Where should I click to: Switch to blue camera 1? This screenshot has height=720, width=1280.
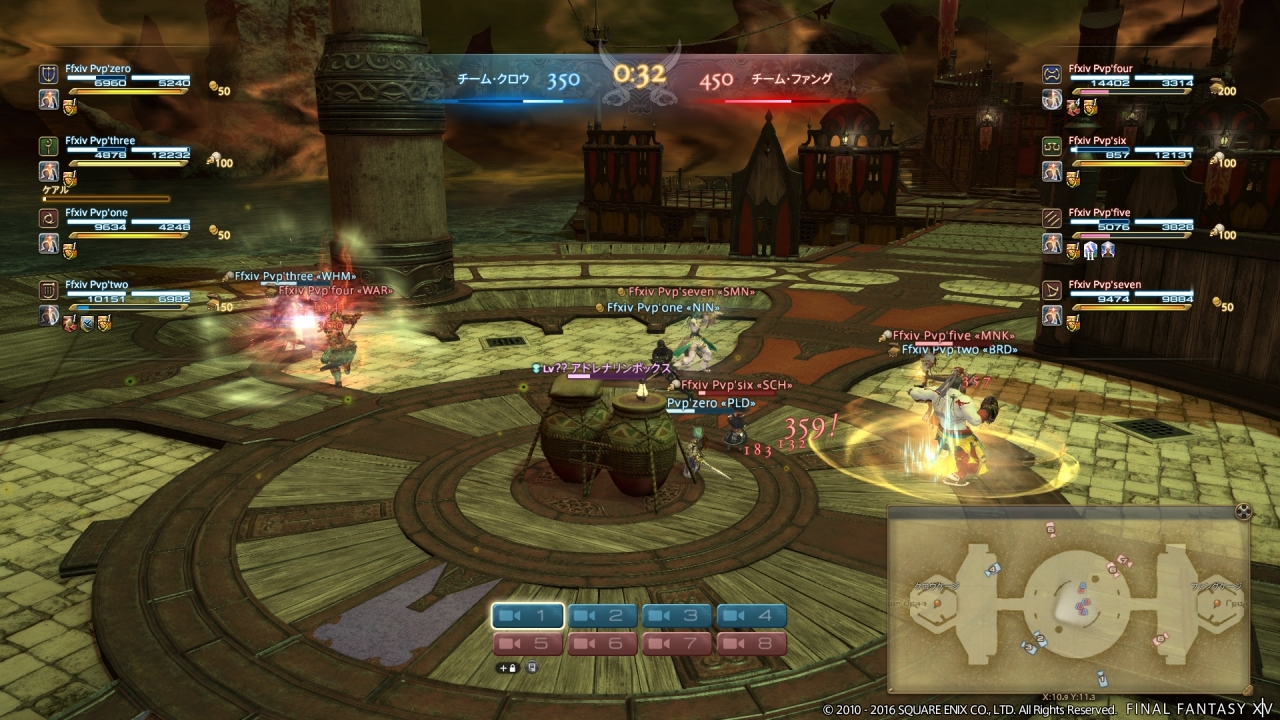click(528, 616)
